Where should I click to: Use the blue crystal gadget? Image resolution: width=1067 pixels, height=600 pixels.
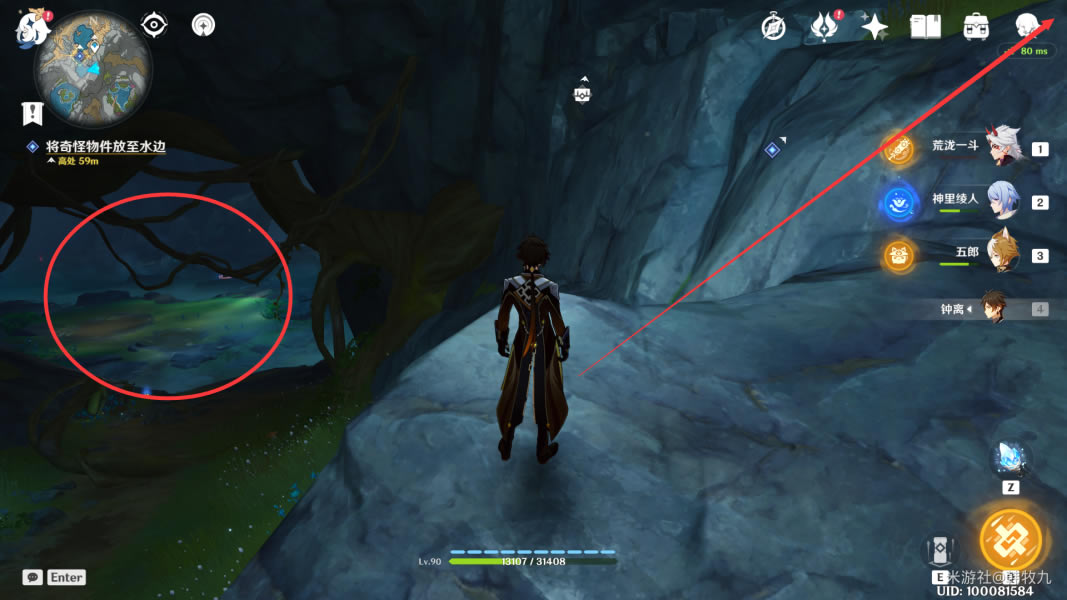pyautogui.click(x=1010, y=459)
